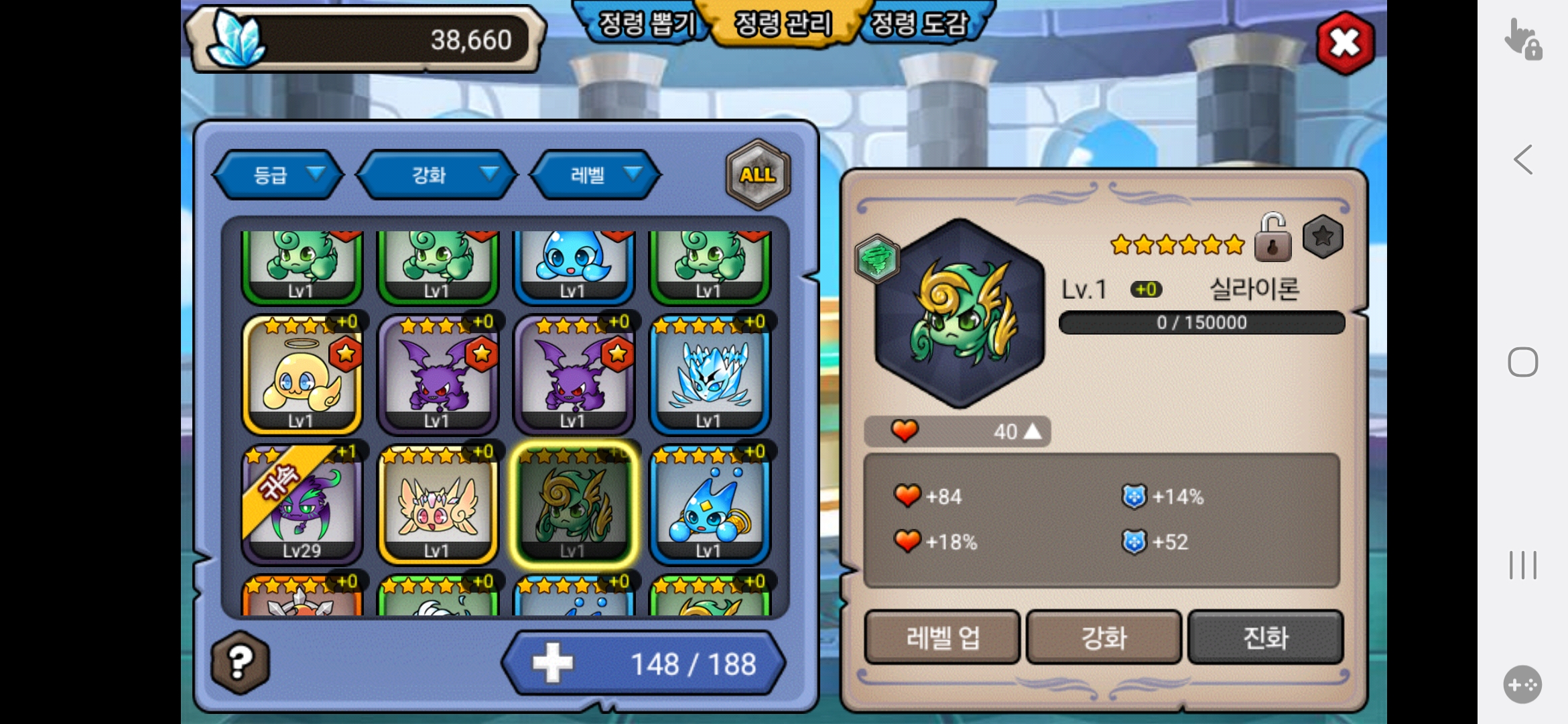Toggle the ALL filter hexagon
The image size is (1568, 724).
pos(758,175)
